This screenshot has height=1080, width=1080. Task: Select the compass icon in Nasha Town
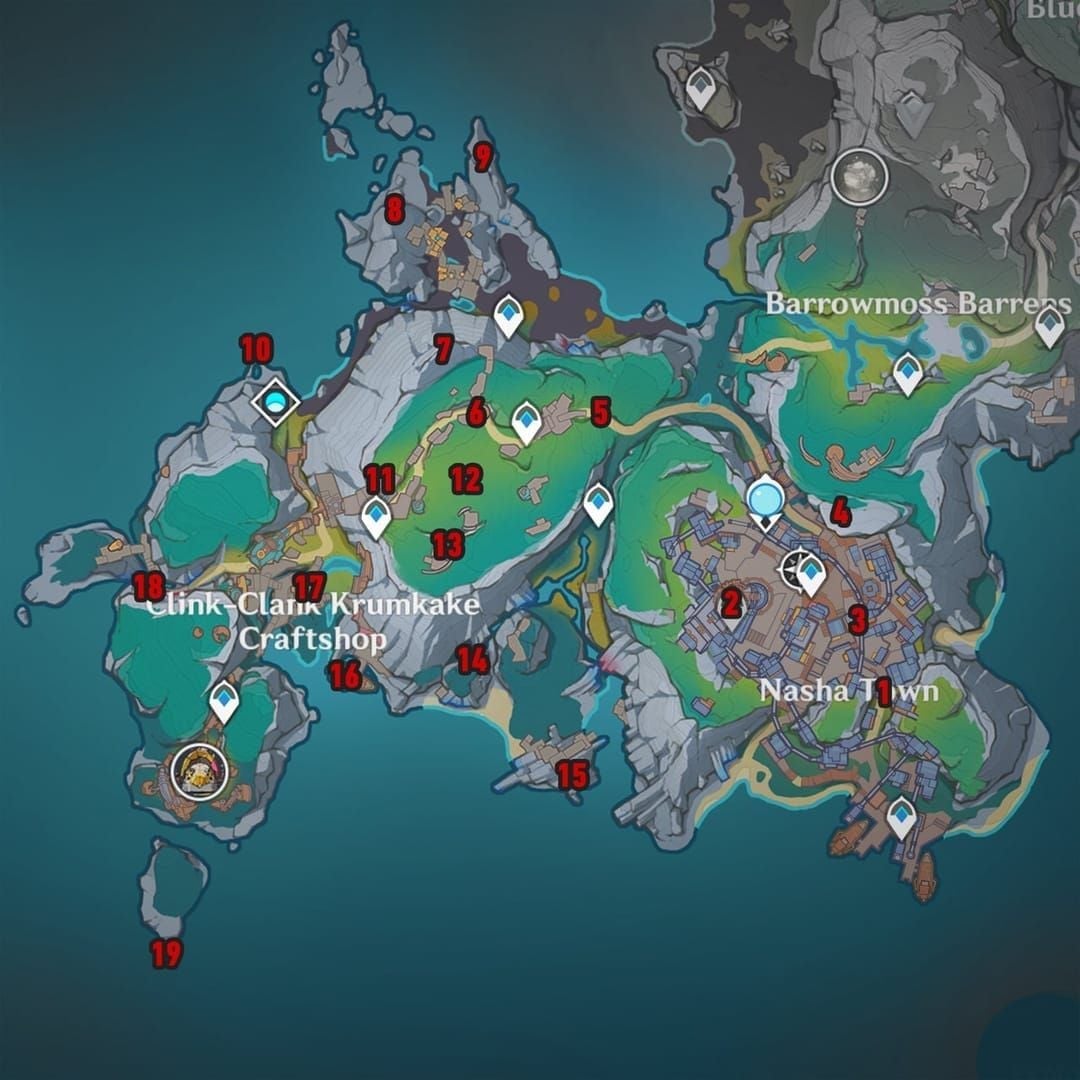(797, 570)
